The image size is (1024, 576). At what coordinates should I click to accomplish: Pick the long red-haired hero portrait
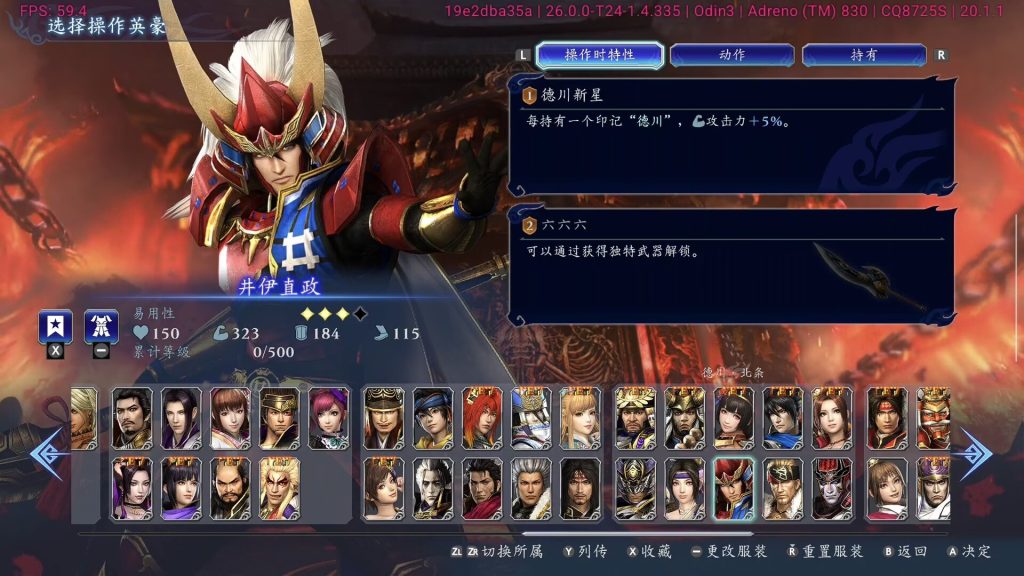point(482,418)
